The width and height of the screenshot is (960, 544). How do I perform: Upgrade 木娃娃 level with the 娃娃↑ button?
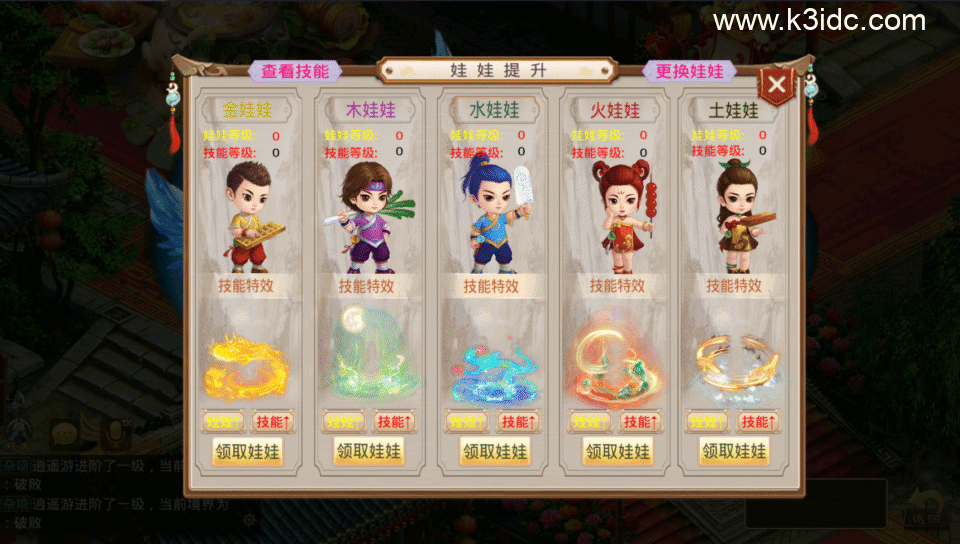[x=344, y=422]
